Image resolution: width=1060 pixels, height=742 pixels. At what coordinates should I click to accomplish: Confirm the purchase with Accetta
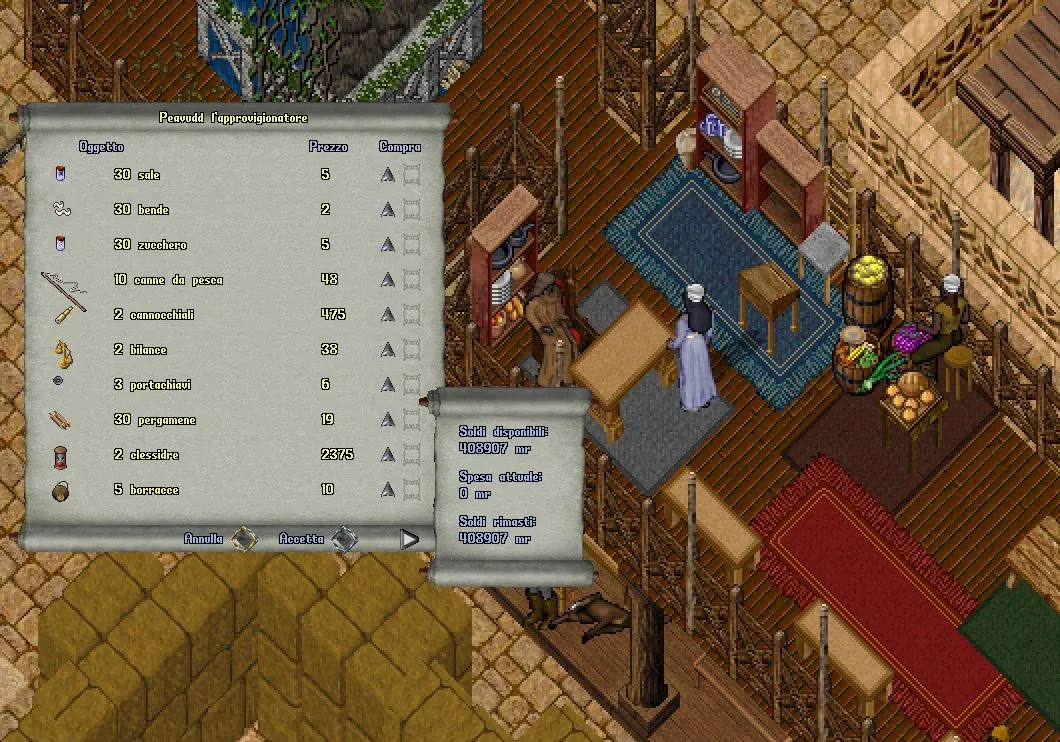click(x=345, y=539)
